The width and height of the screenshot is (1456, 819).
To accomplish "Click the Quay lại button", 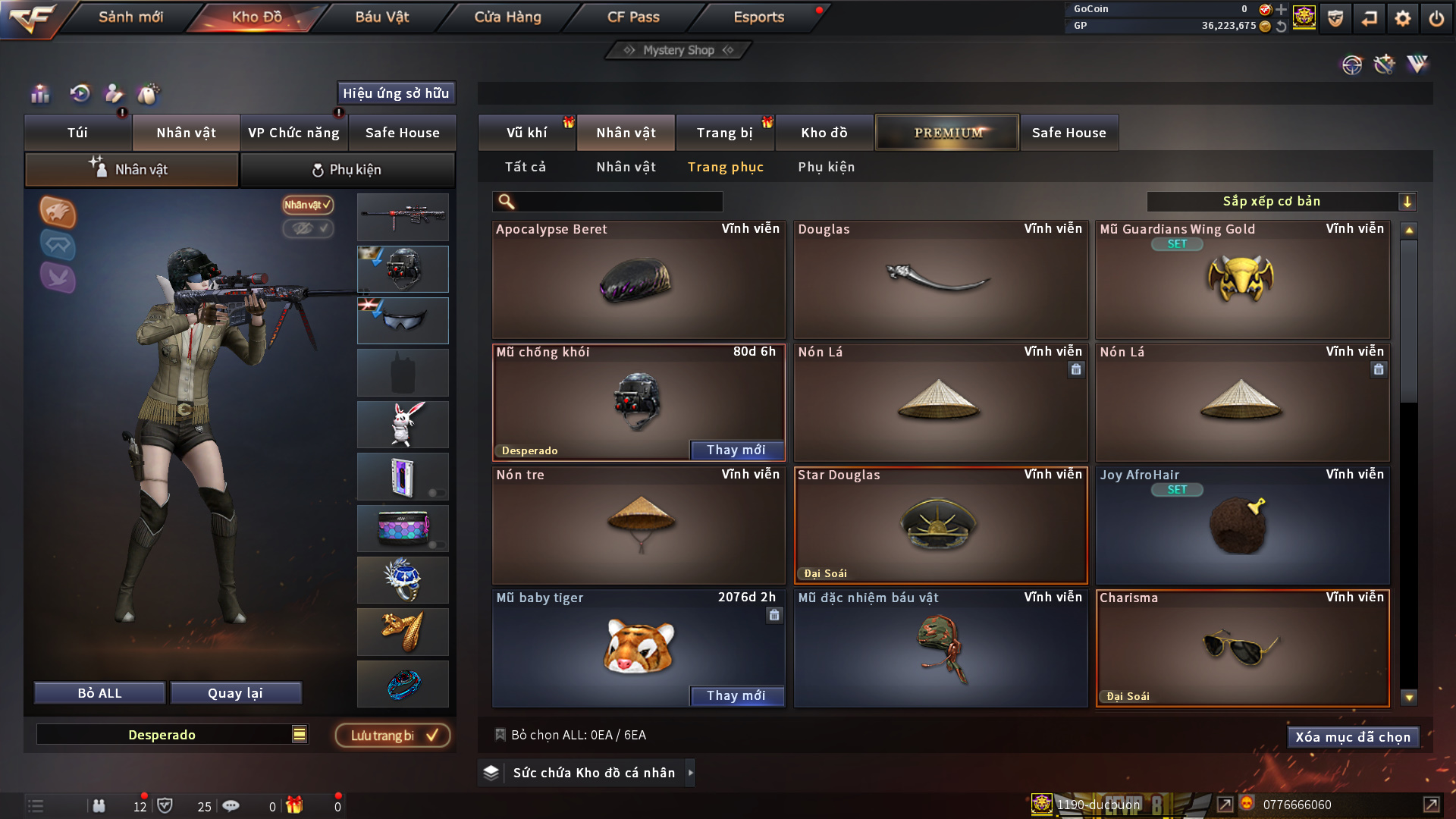I will pos(235,693).
